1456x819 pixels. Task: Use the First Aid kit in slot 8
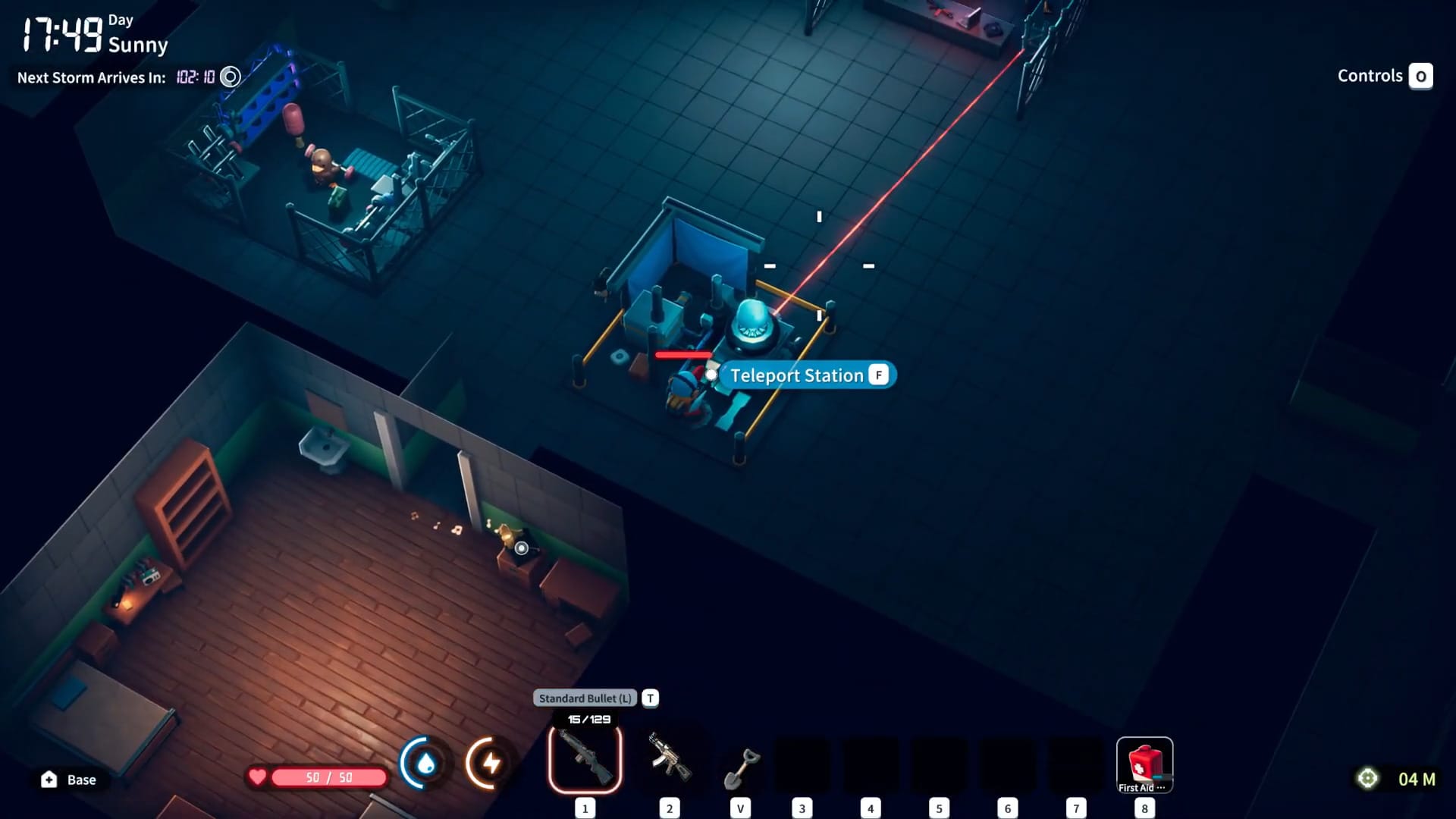click(x=1145, y=762)
